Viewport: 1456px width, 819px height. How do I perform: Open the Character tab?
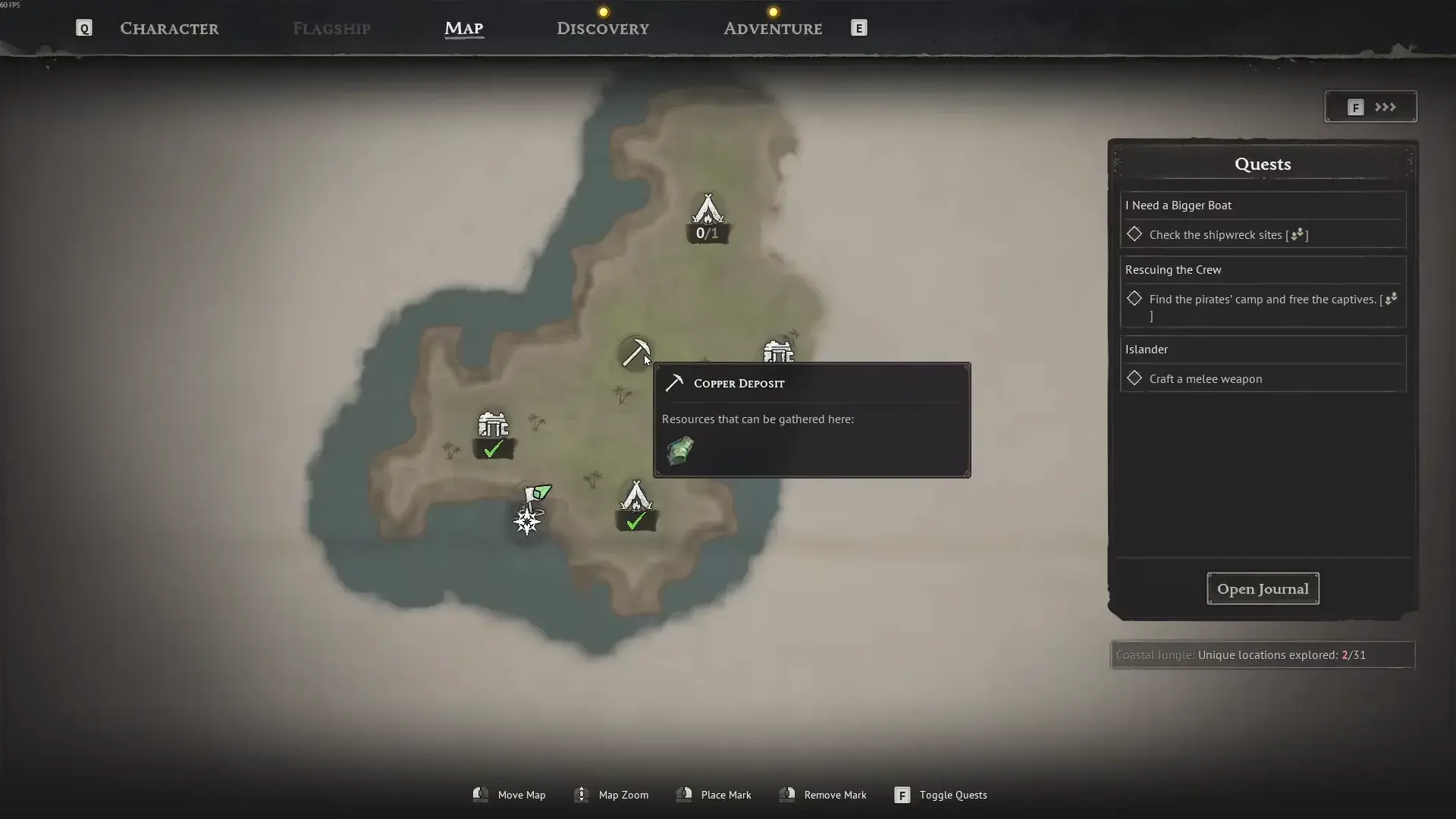pos(169,29)
